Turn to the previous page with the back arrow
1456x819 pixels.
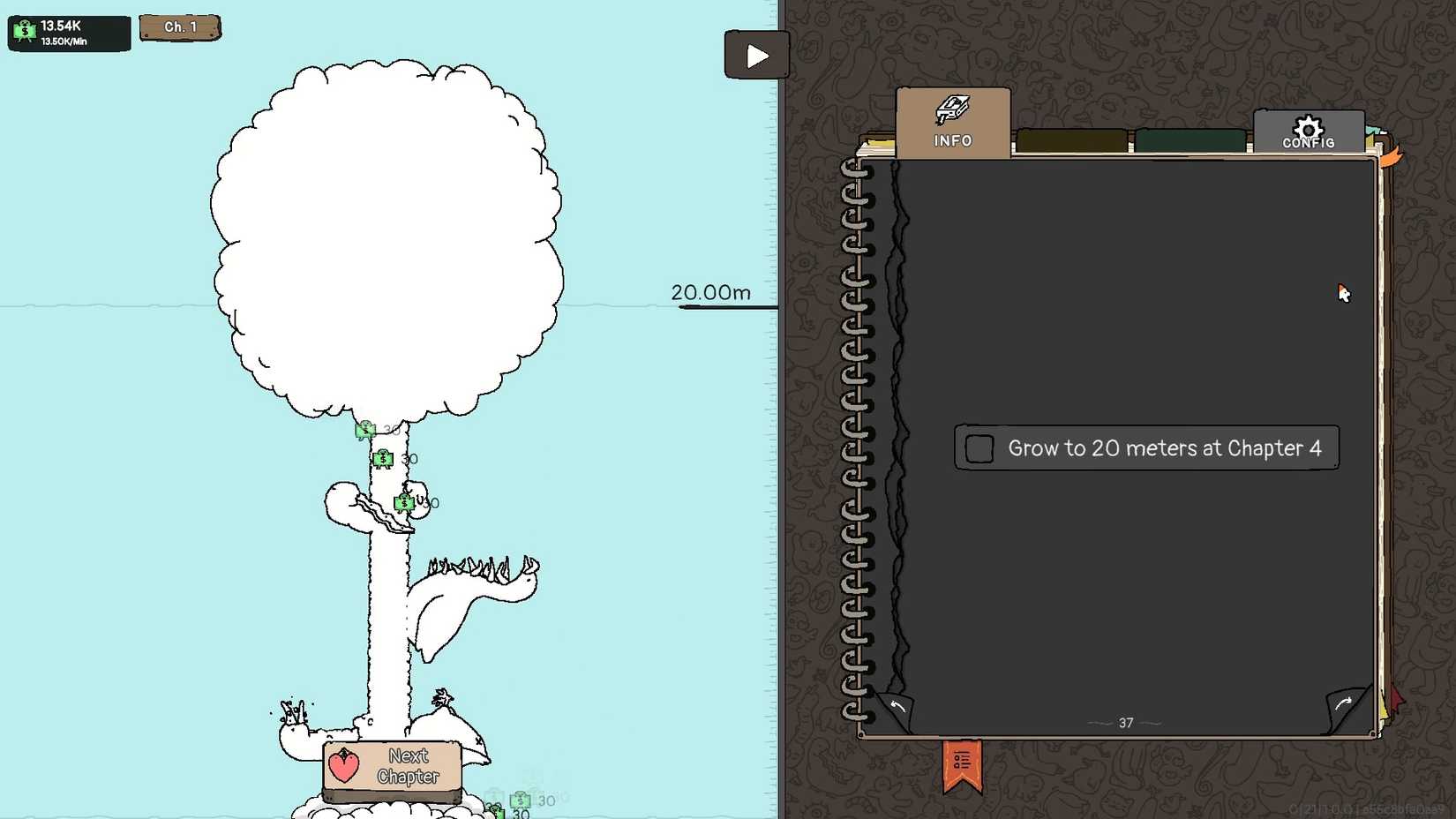(898, 706)
